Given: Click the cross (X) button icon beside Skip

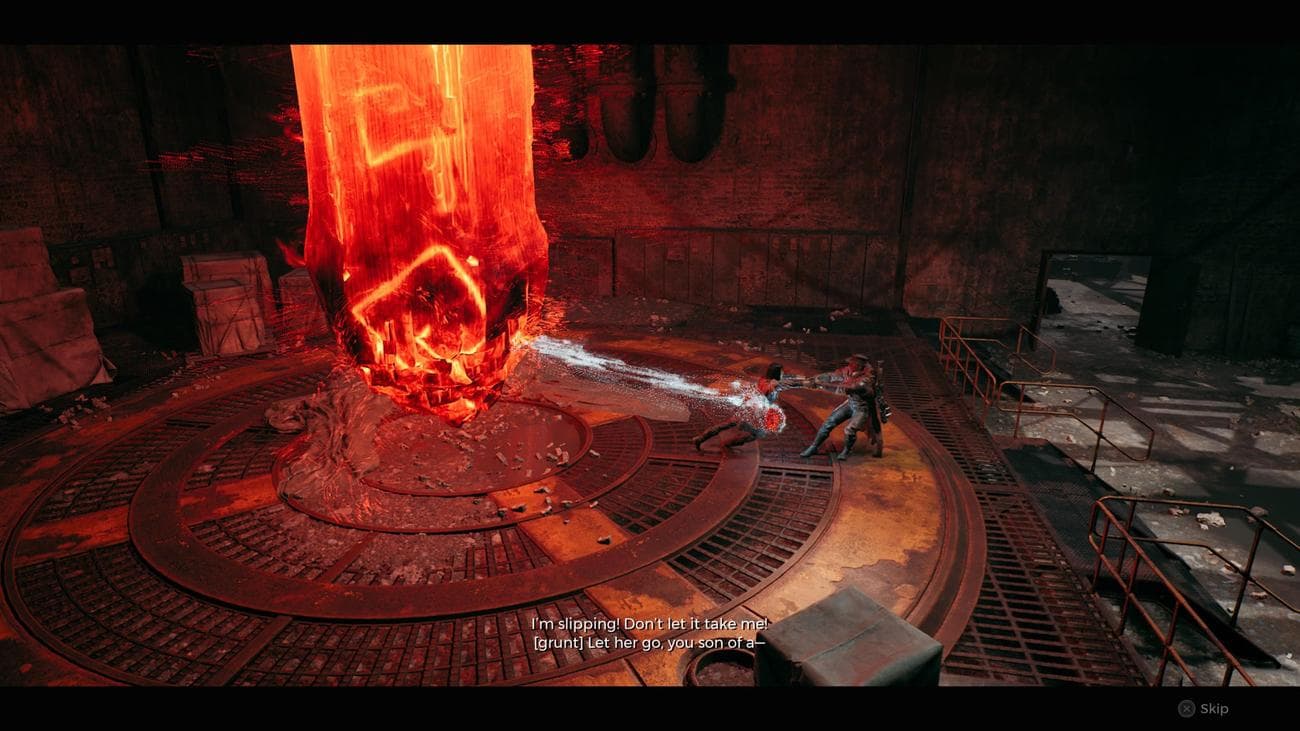Looking at the screenshot, I should 1185,709.
